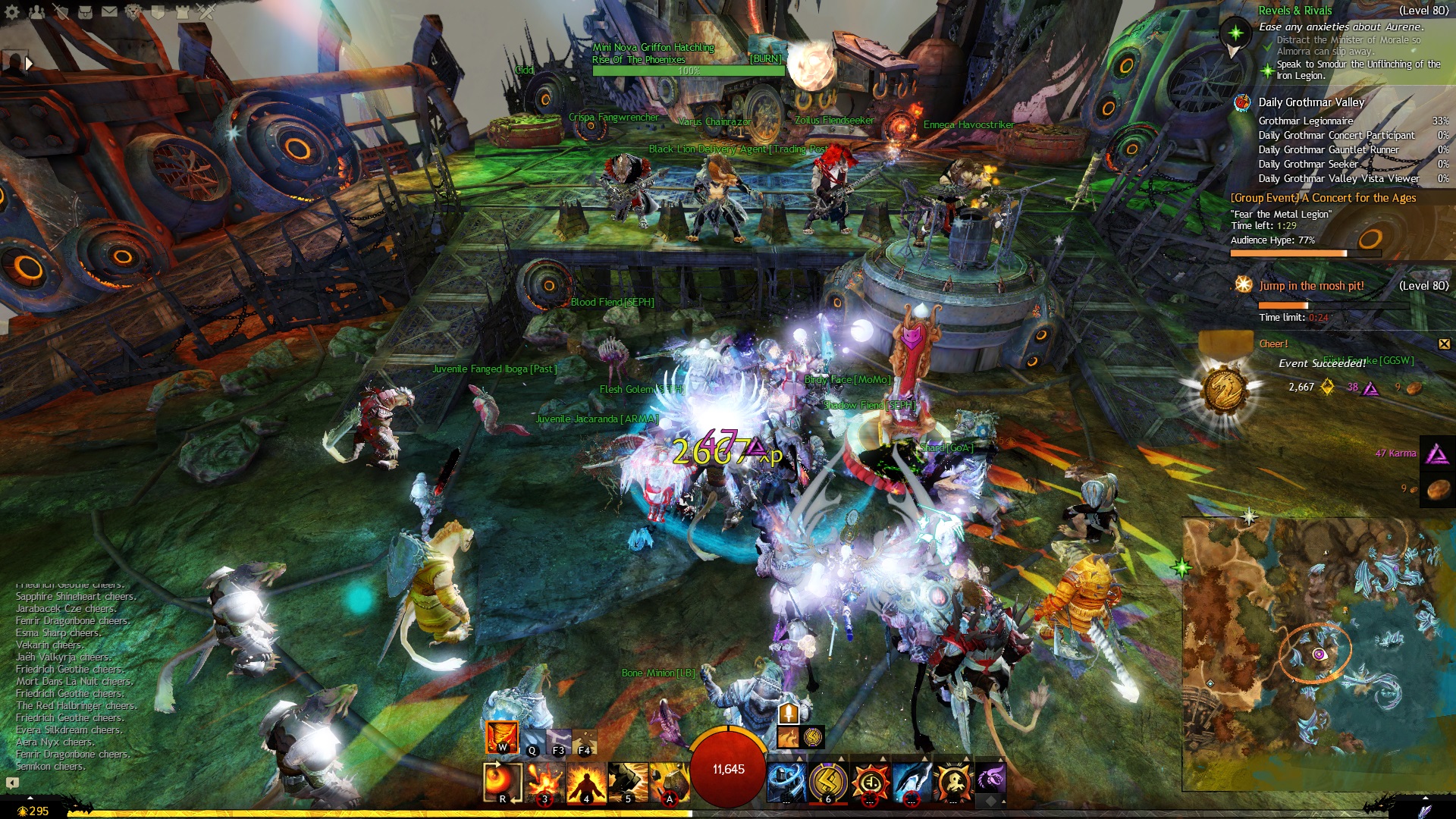Expand the party portrait arrow
Image resolution: width=1456 pixels, height=819 pixels.
[29, 64]
